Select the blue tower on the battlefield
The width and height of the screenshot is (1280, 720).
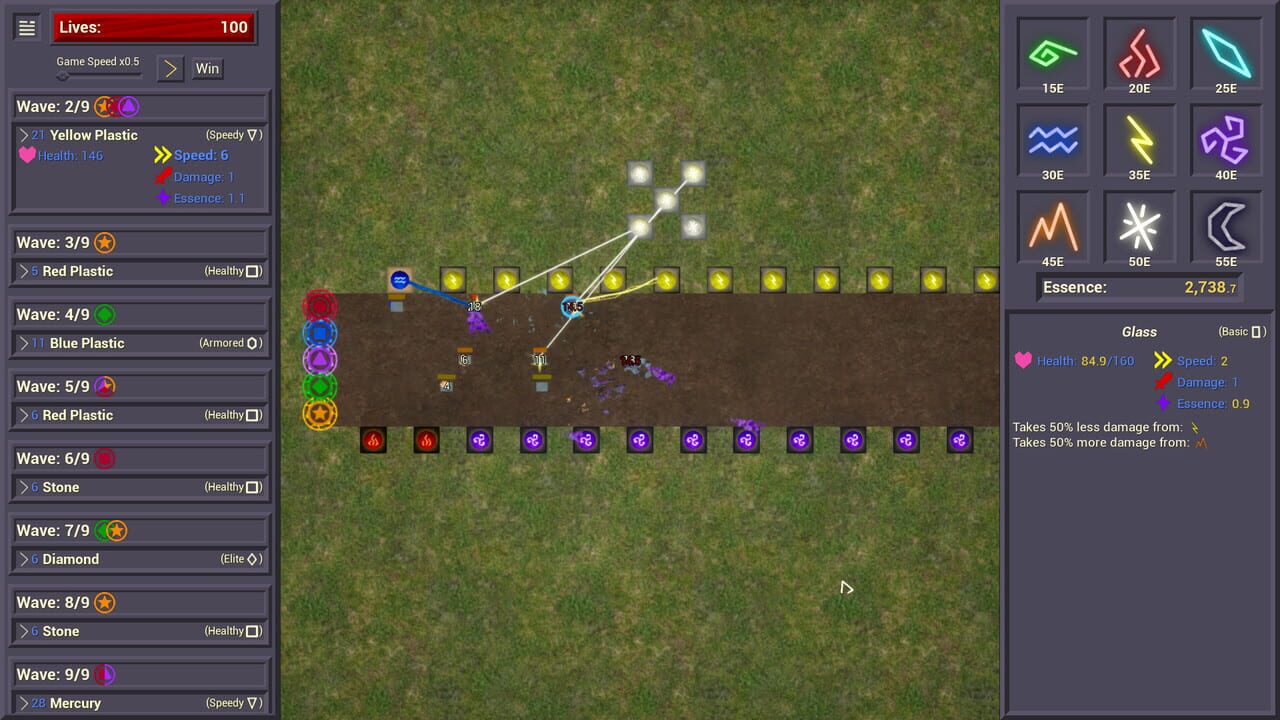tap(399, 281)
